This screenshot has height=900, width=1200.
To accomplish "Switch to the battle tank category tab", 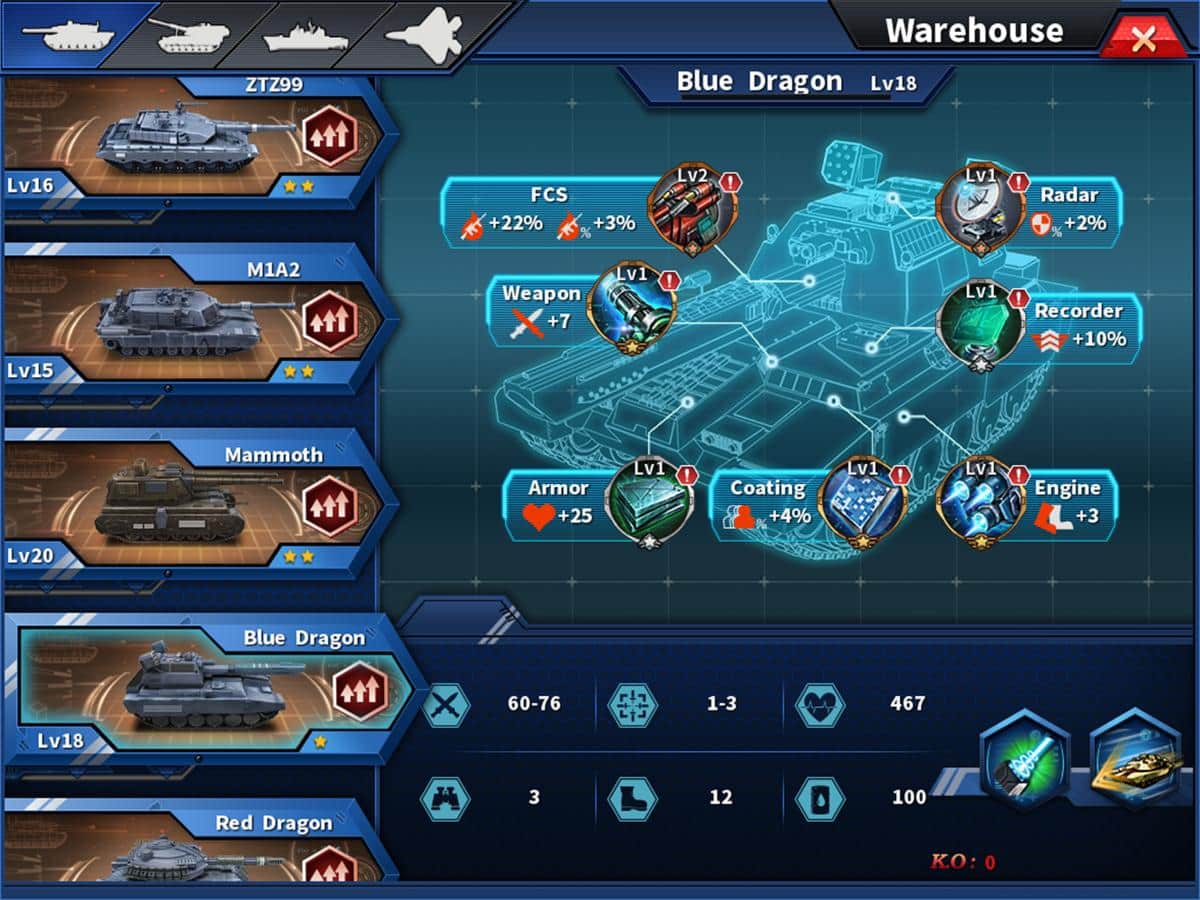I will pyautogui.click(x=67, y=34).
